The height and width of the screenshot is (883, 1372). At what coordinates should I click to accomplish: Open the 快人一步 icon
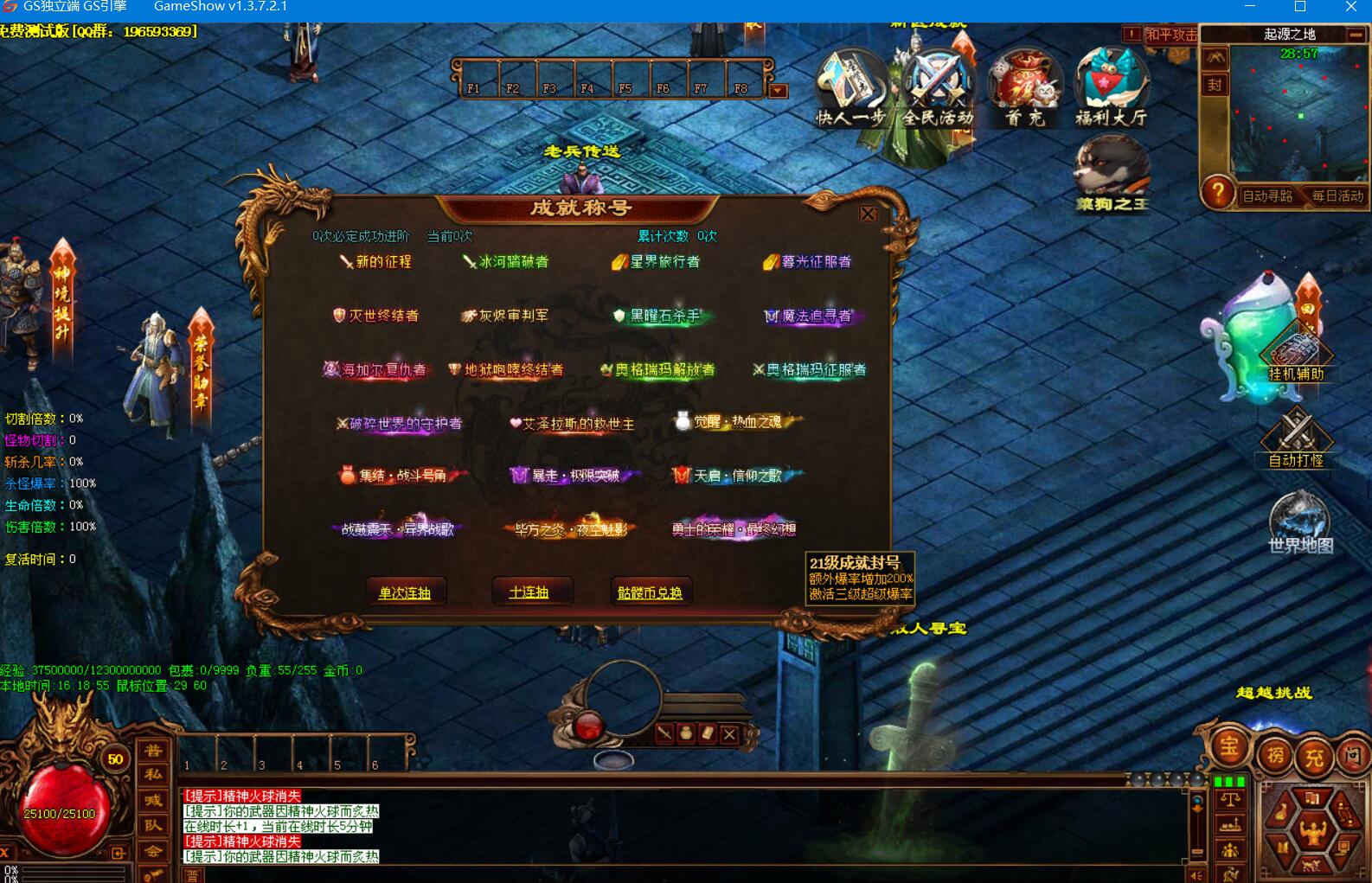pos(850,88)
